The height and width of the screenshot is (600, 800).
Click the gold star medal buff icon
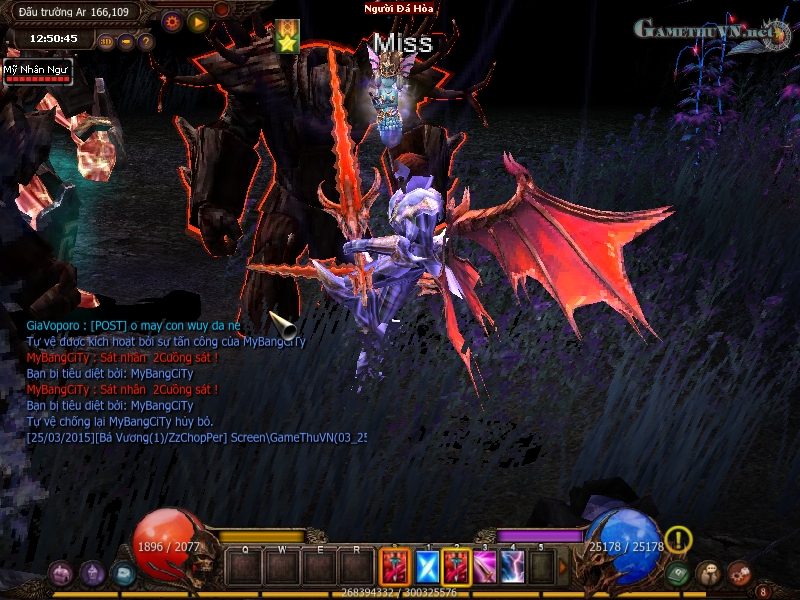point(287,38)
